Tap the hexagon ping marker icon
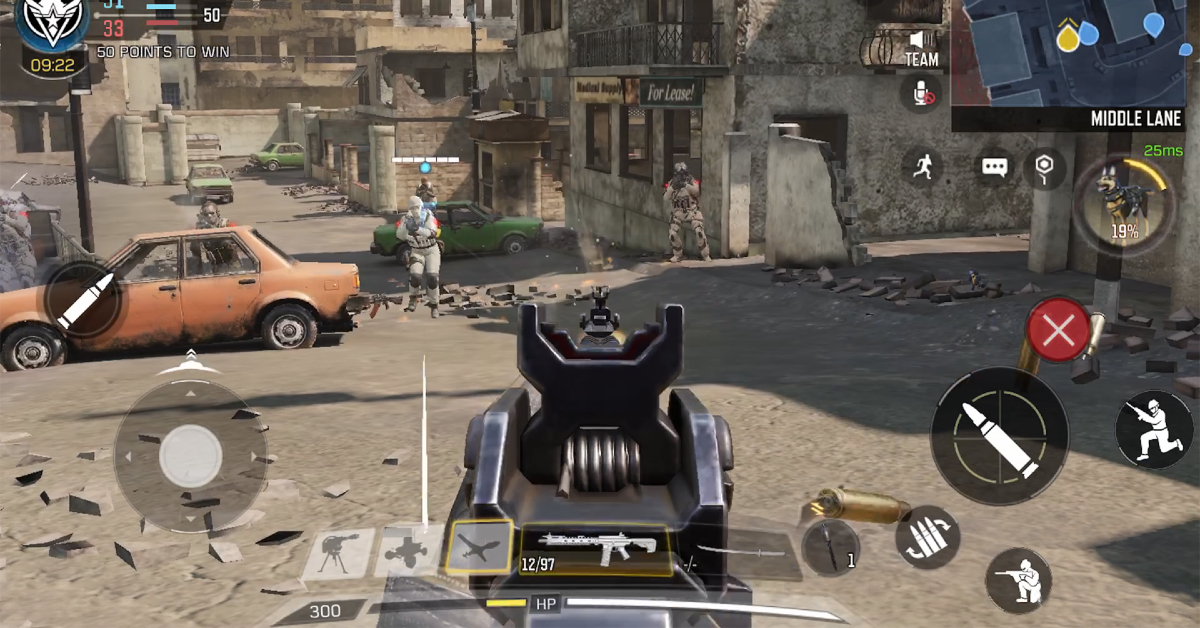The width and height of the screenshot is (1200, 628). coord(1045,167)
